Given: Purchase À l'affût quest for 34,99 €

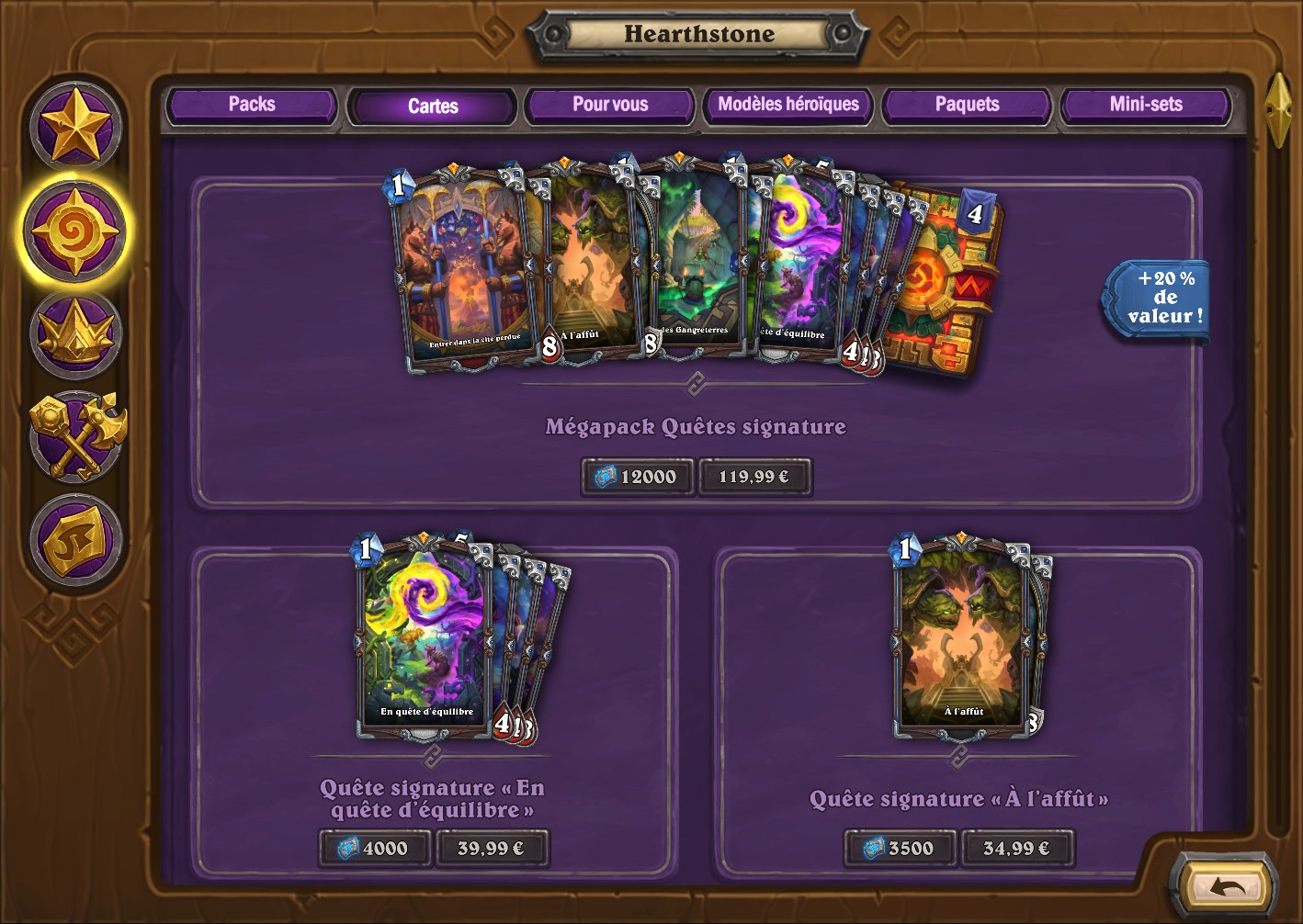Looking at the screenshot, I should coord(1017,849).
